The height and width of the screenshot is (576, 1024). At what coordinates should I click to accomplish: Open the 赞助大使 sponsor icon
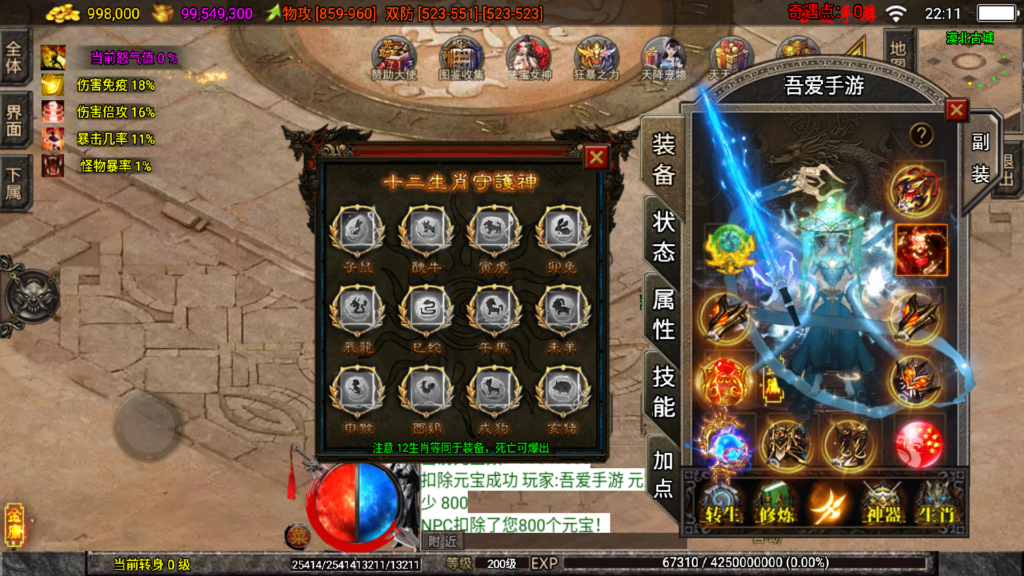tap(392, 58)
